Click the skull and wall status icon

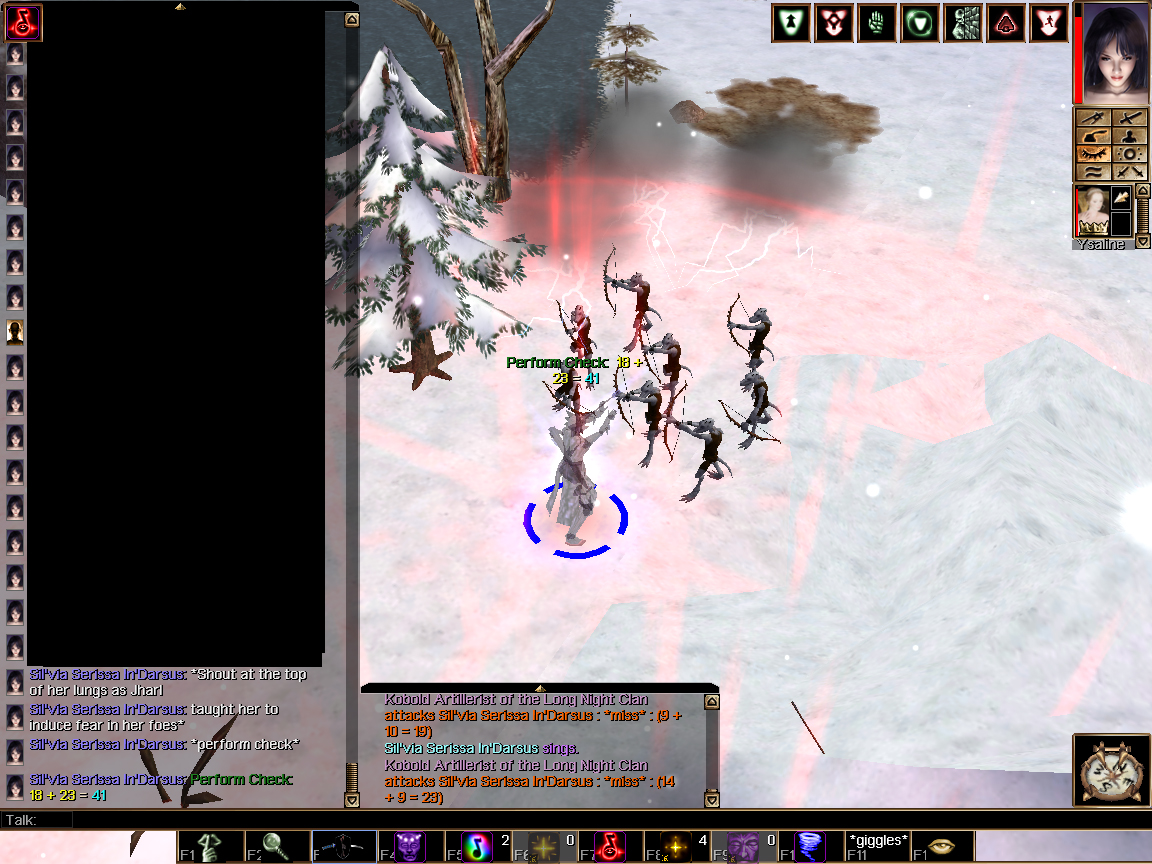(x=964, y=24)
